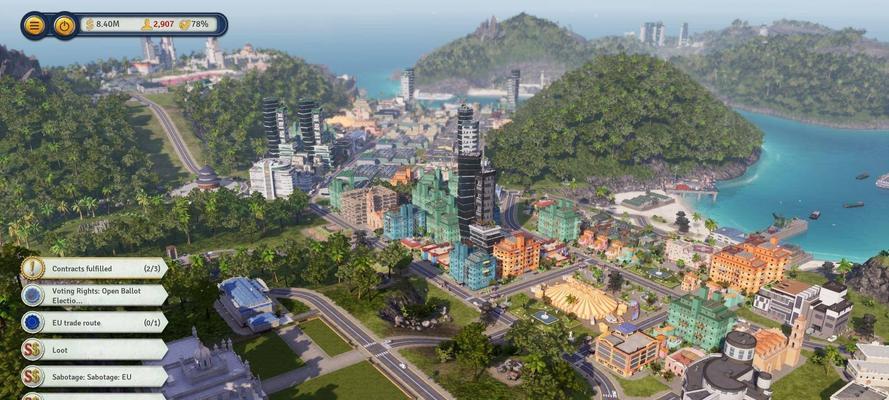Open the hamburger main menu button
The width and height of the screenshot is (889, 400).
pyautogui.click(x=34, y=25)
